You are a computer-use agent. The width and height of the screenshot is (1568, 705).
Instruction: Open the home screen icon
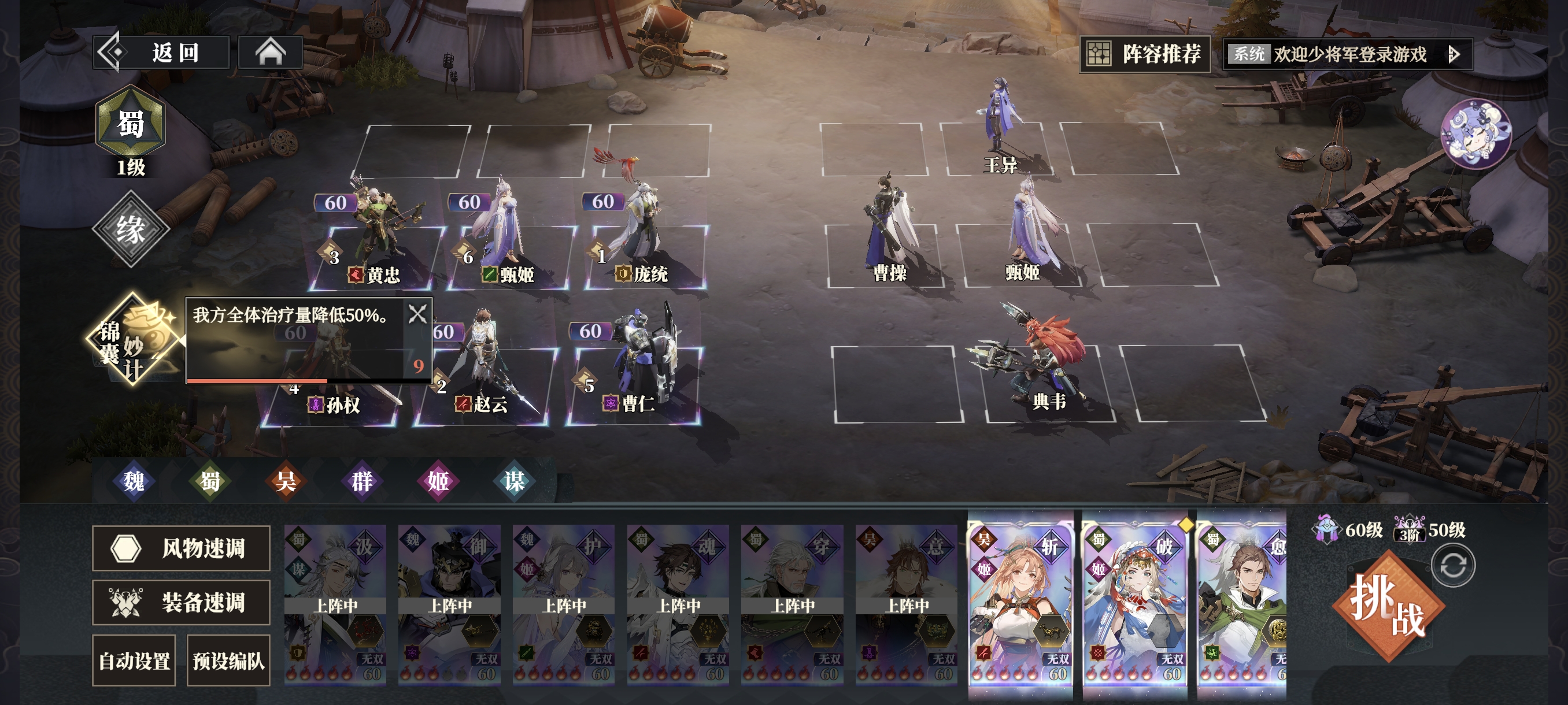(270, 53)
